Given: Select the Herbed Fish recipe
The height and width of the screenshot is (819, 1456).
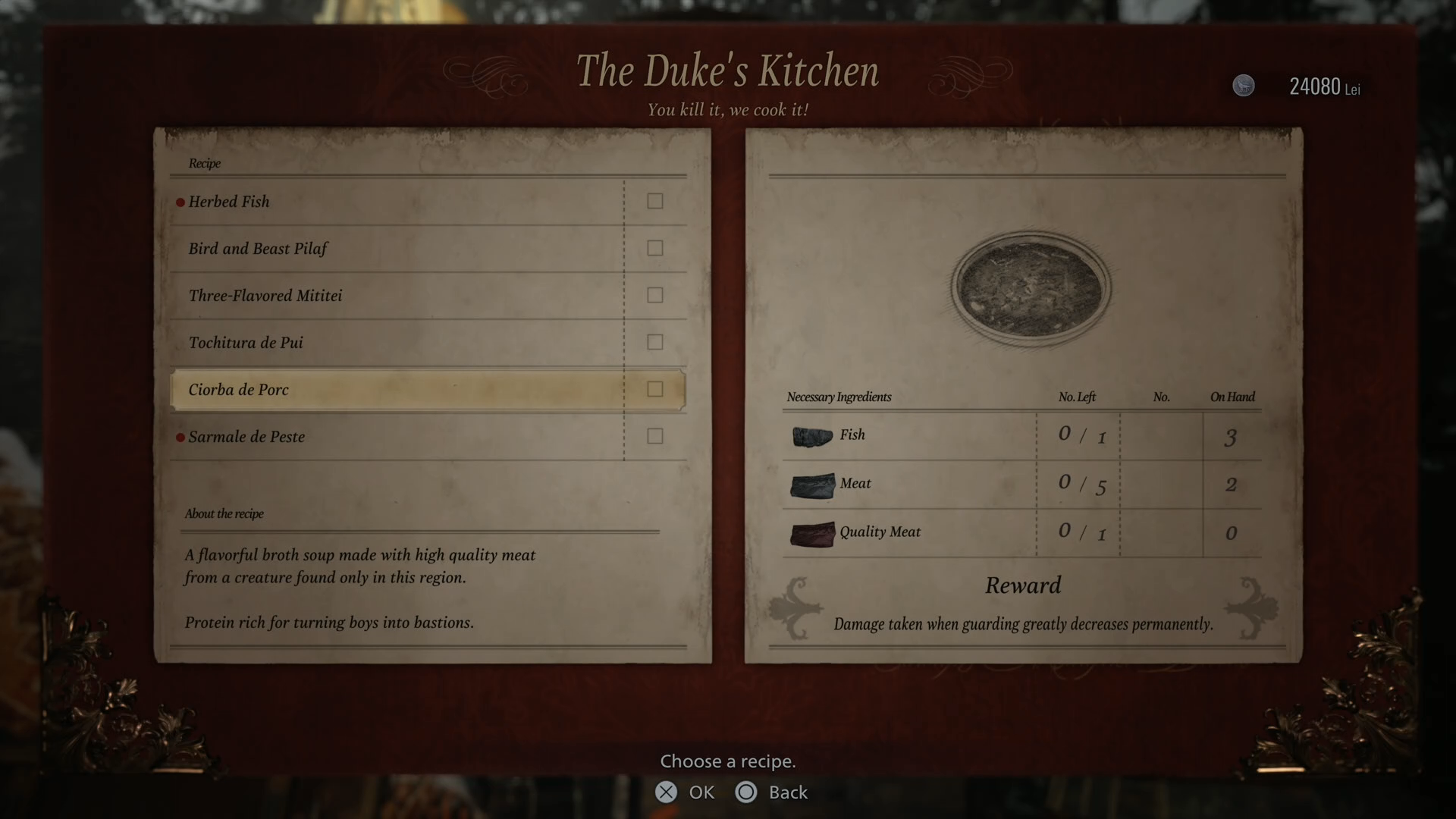Looking at the screenshot, I should (231, 201).
